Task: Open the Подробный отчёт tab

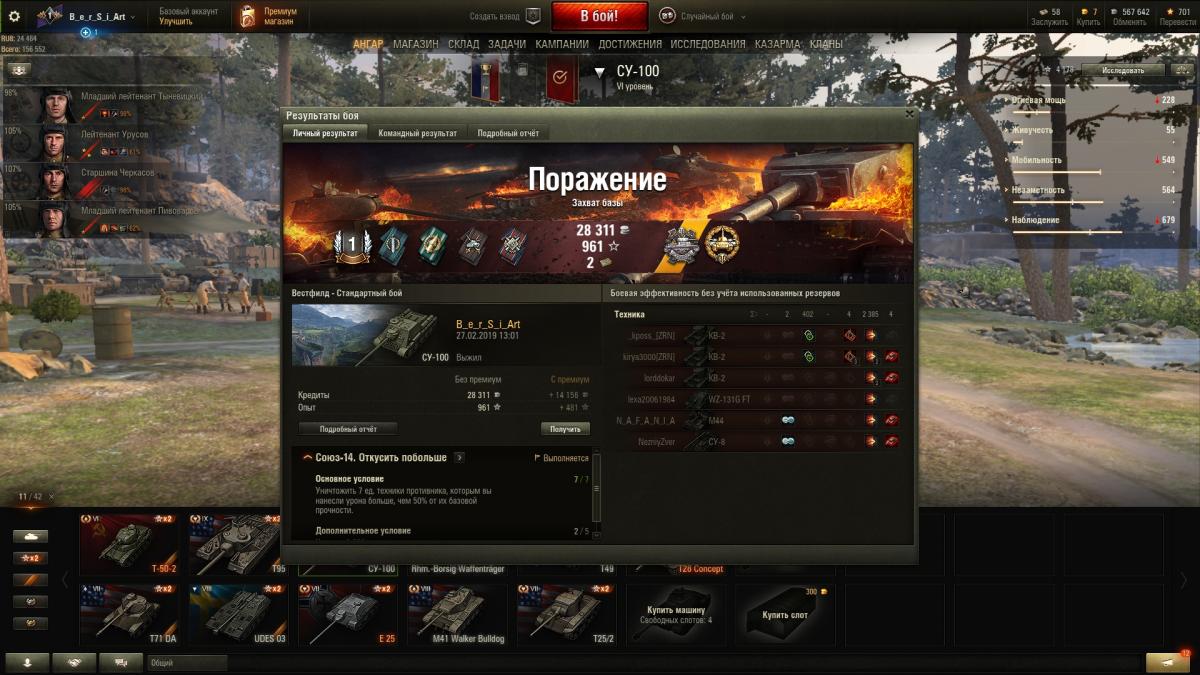Action: [x=508, y=133]
